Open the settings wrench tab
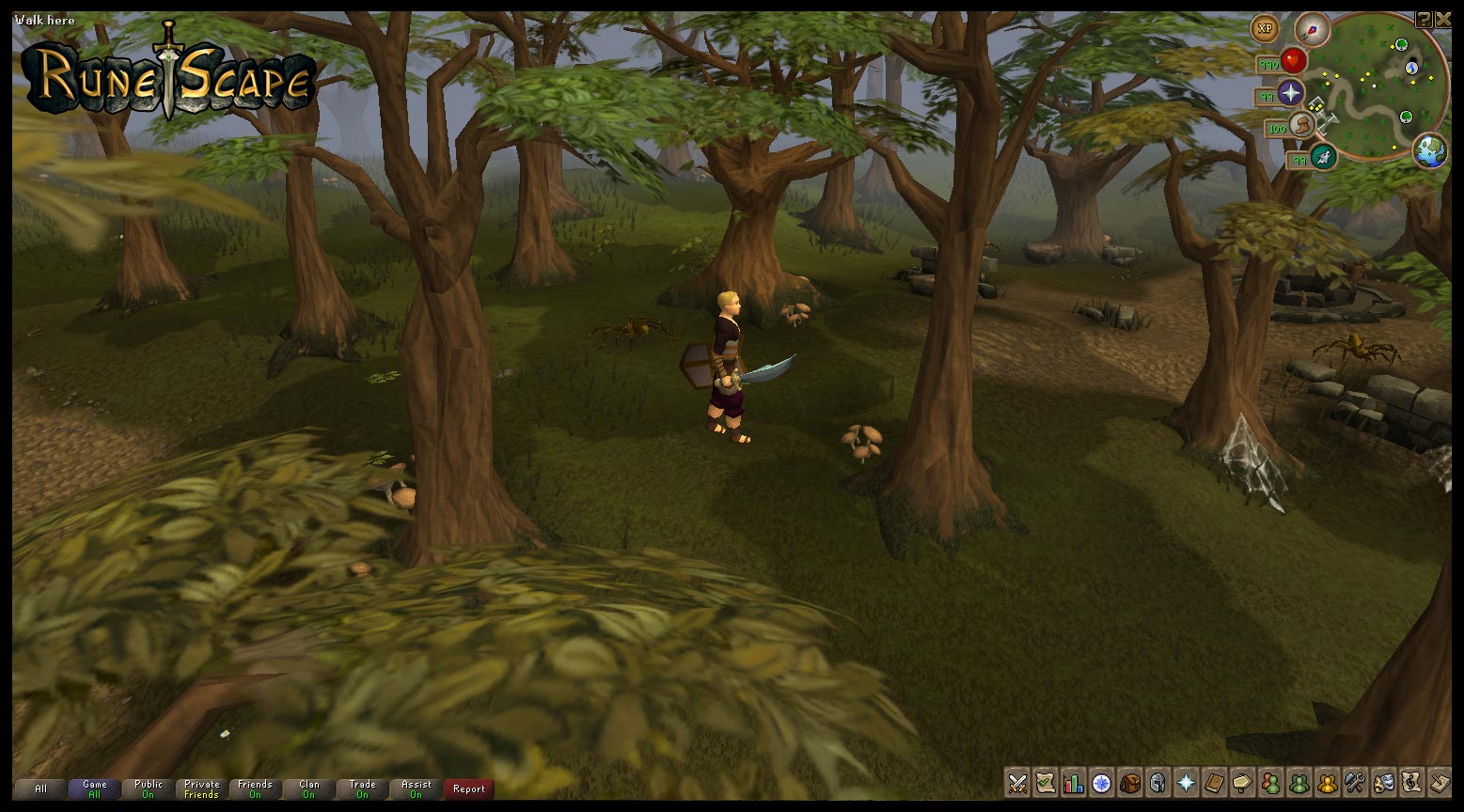 tap(1355, 783)
